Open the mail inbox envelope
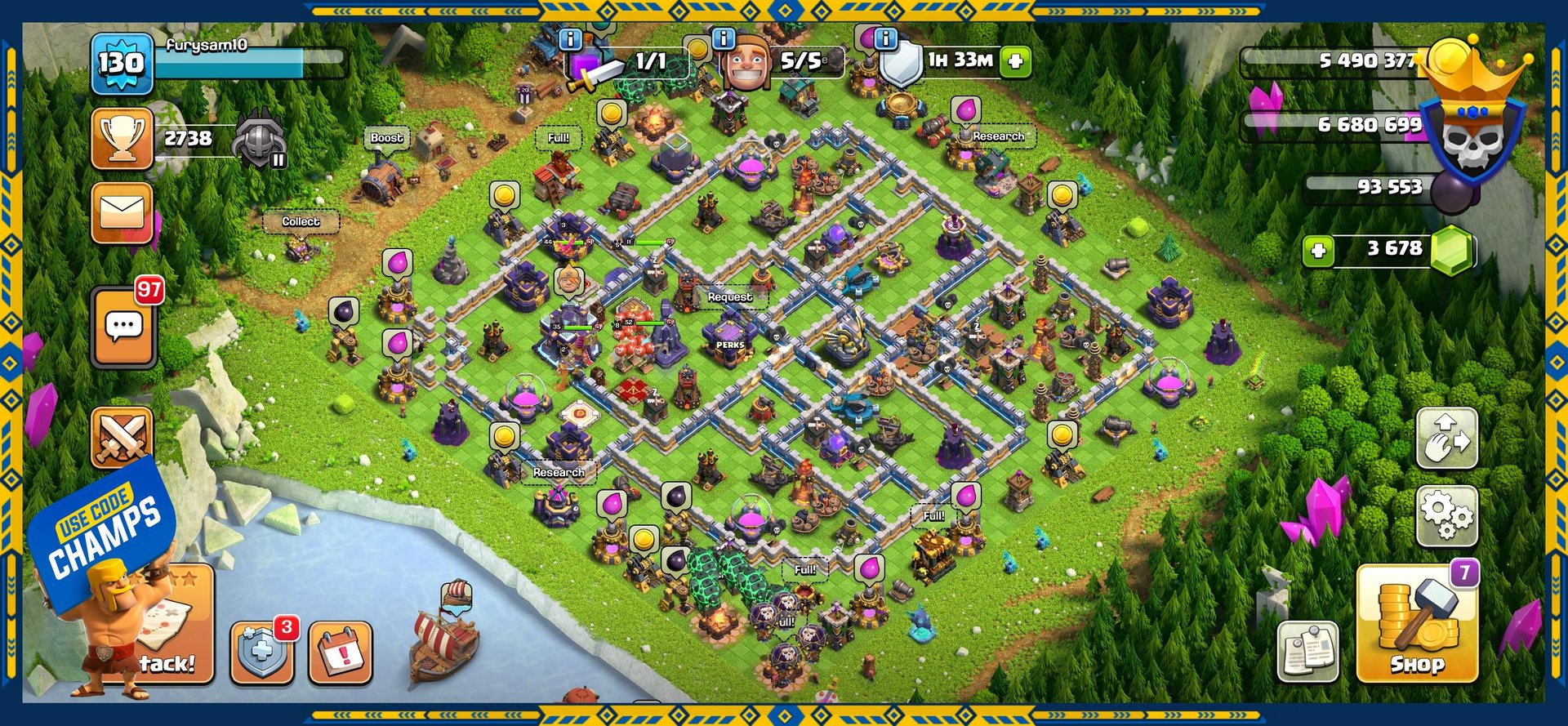This screenshot has height=726, width=1568. (x=122, y=213)
